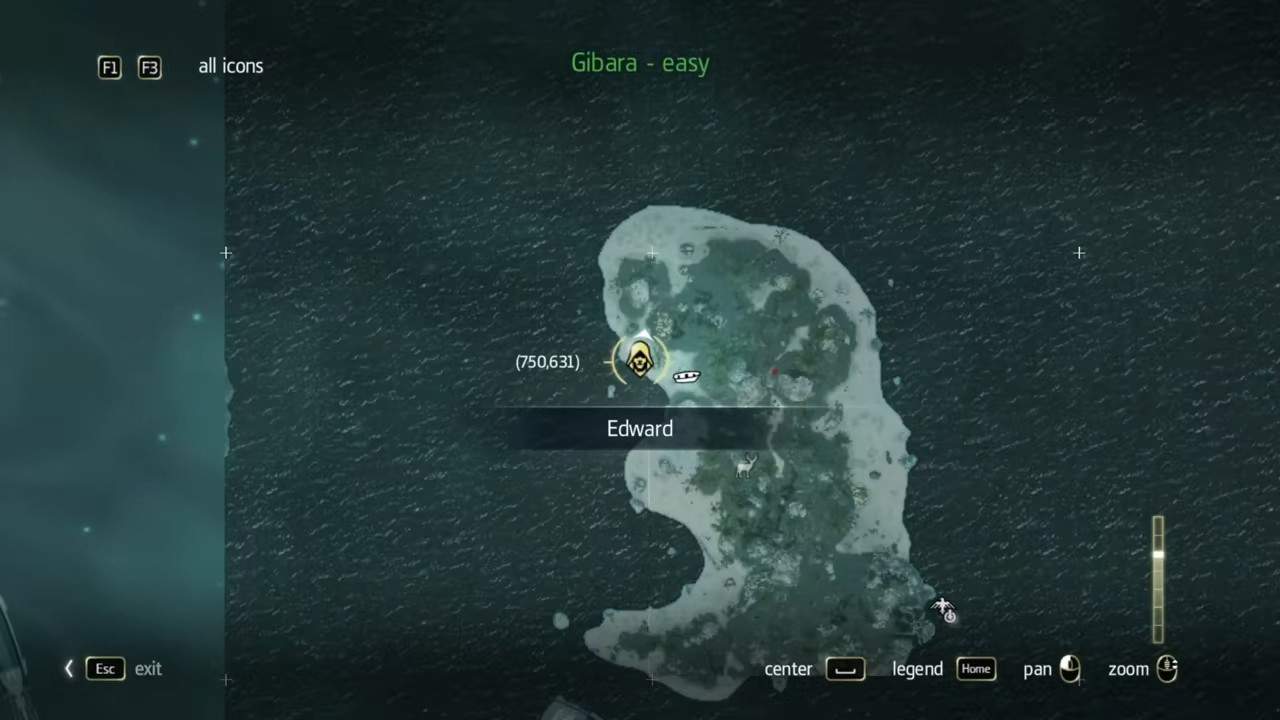Click the back chevron beside the Esc key
The height and width of the screenshot is (720, 1280).
coord(68,668)
